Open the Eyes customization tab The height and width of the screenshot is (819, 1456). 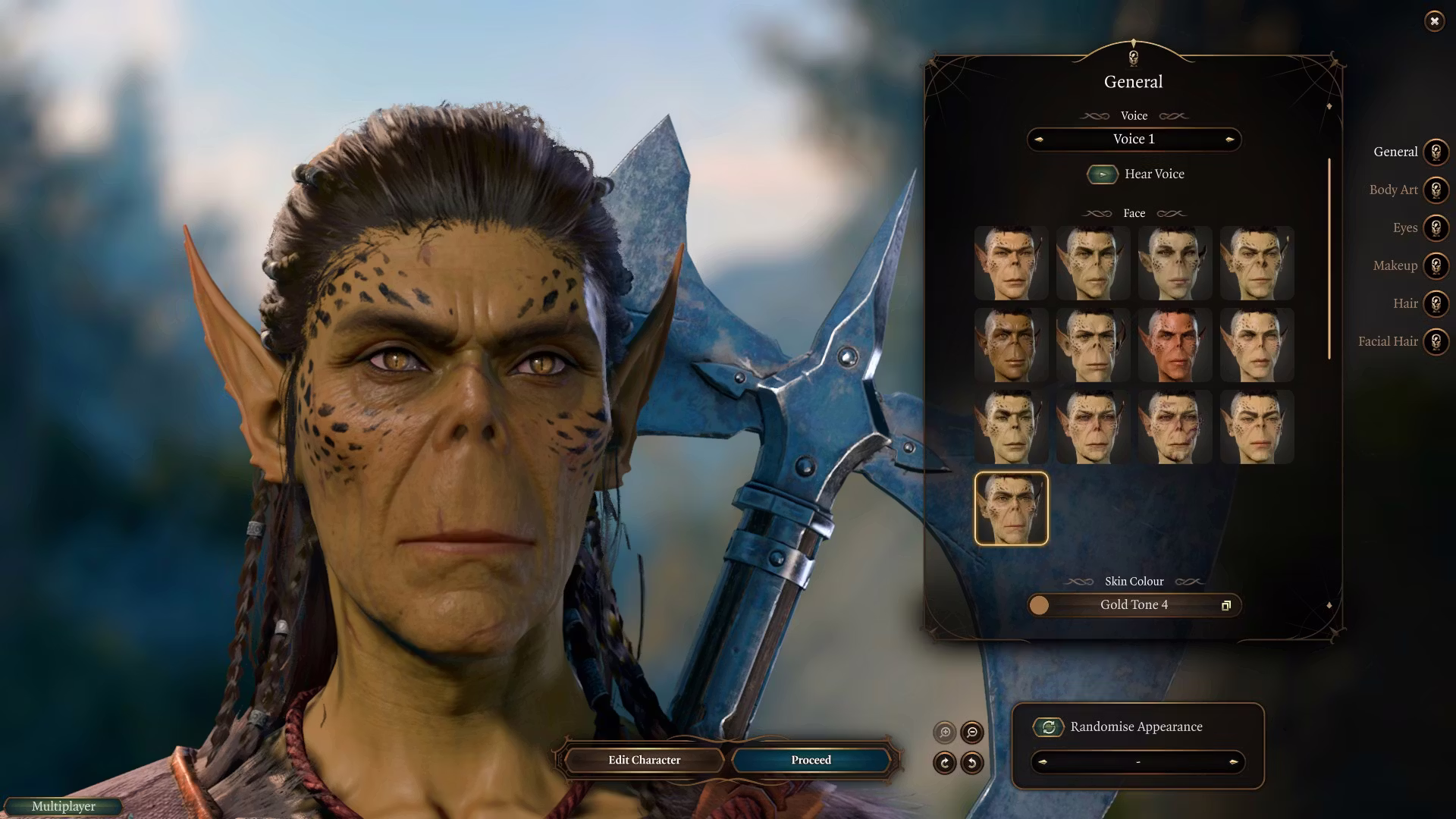[1435, 227]
